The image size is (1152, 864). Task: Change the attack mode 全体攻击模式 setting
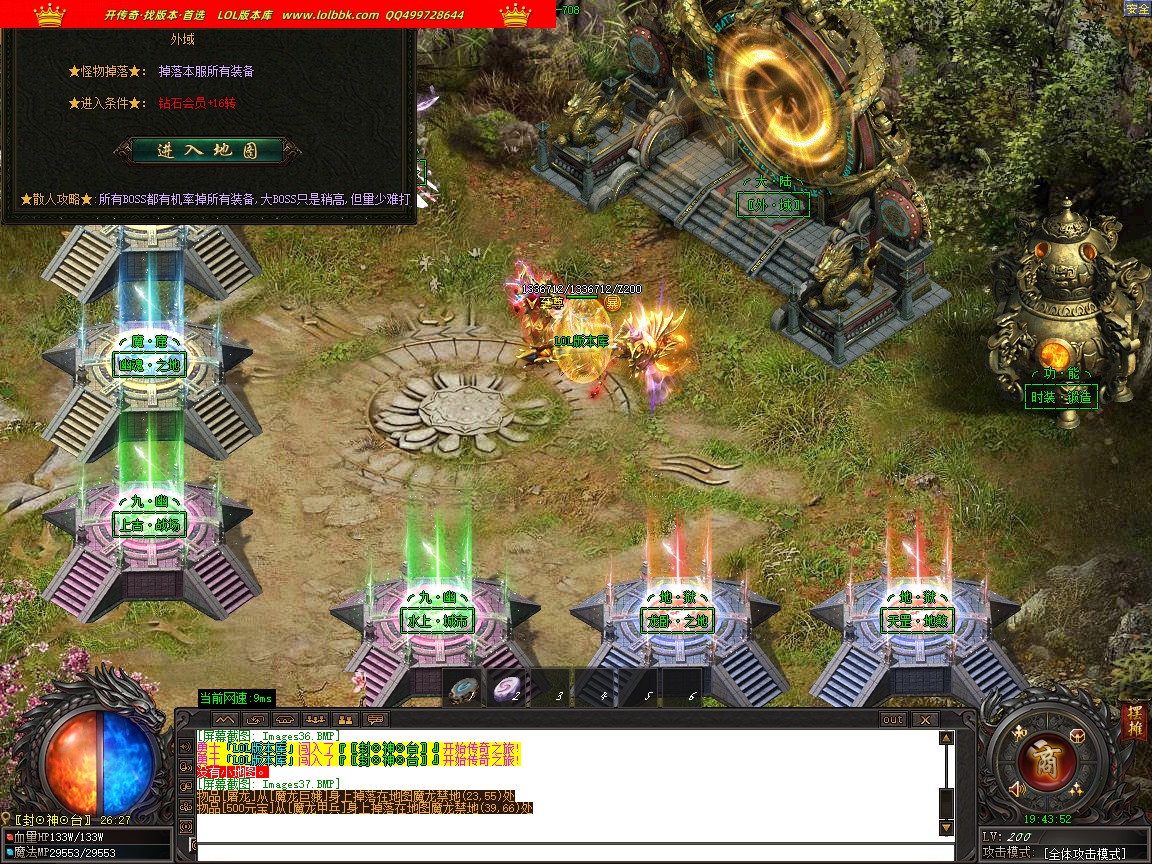pyautogui.click(x=1084, y=853)
